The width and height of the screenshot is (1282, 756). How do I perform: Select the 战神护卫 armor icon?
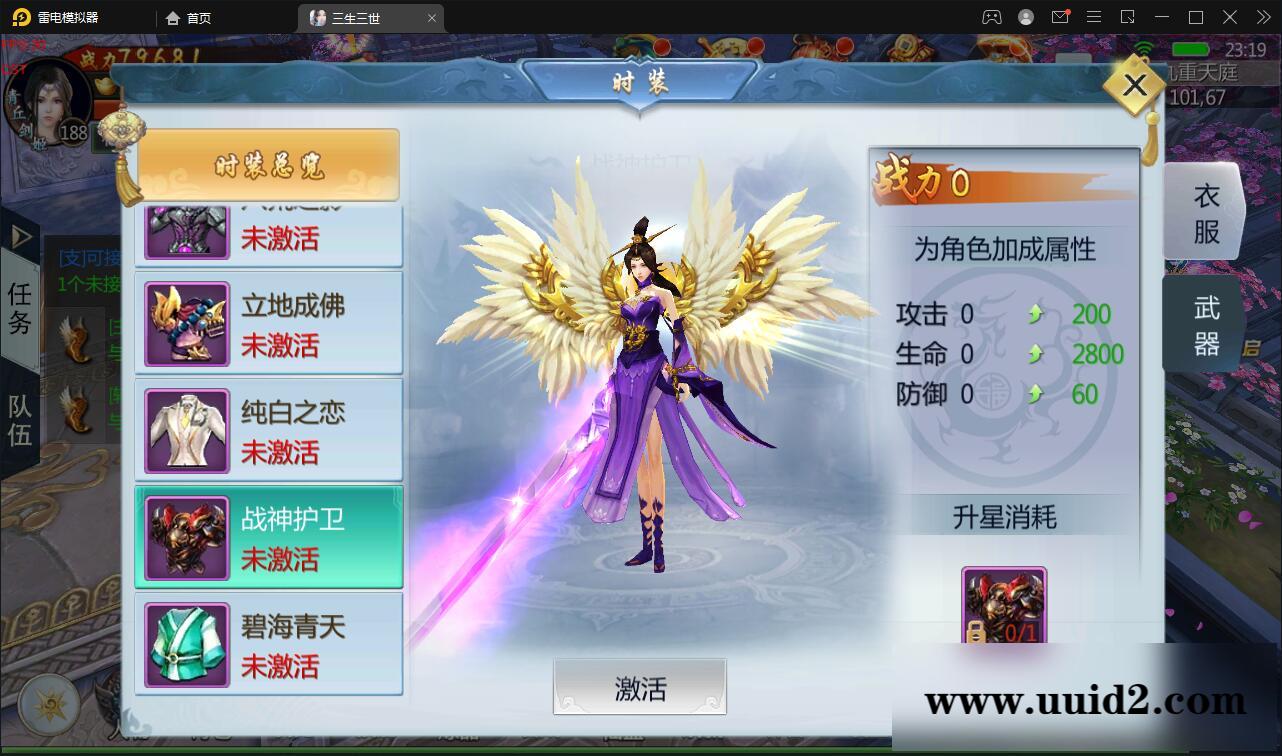coord(186,536)
